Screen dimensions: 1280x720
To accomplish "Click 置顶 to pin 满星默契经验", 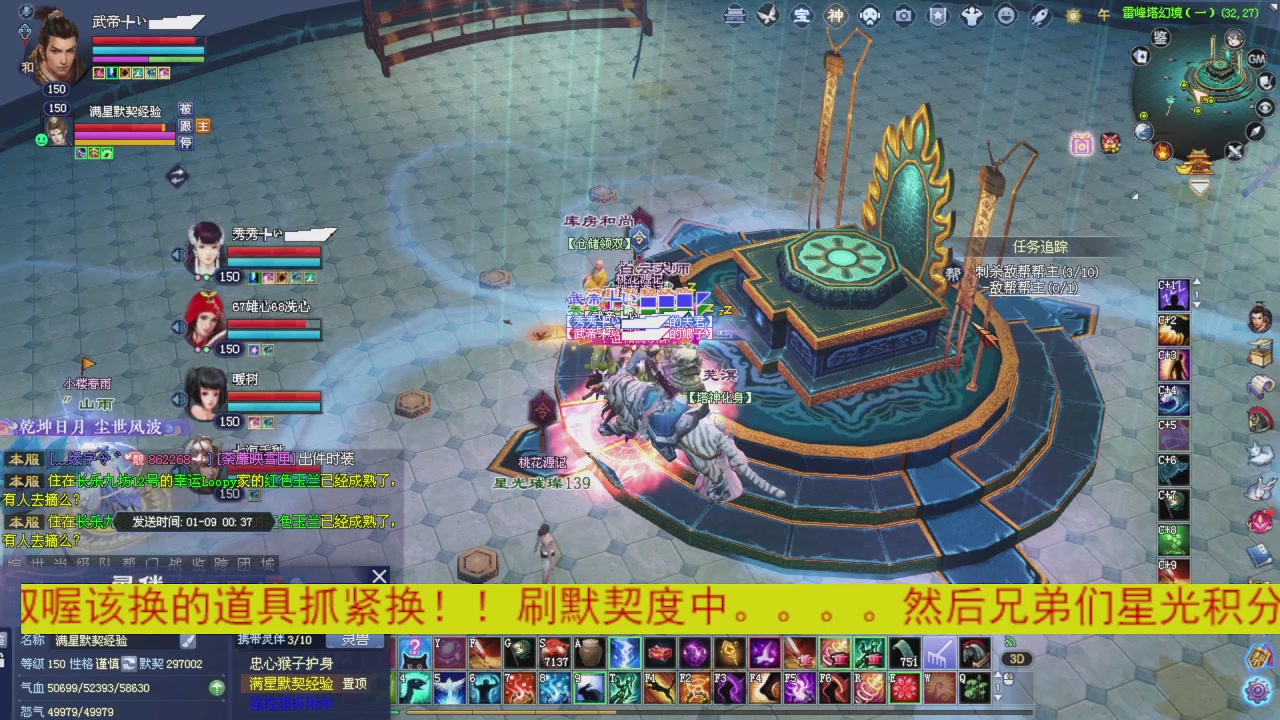I will pyautogui.click(x=355, y=683).
